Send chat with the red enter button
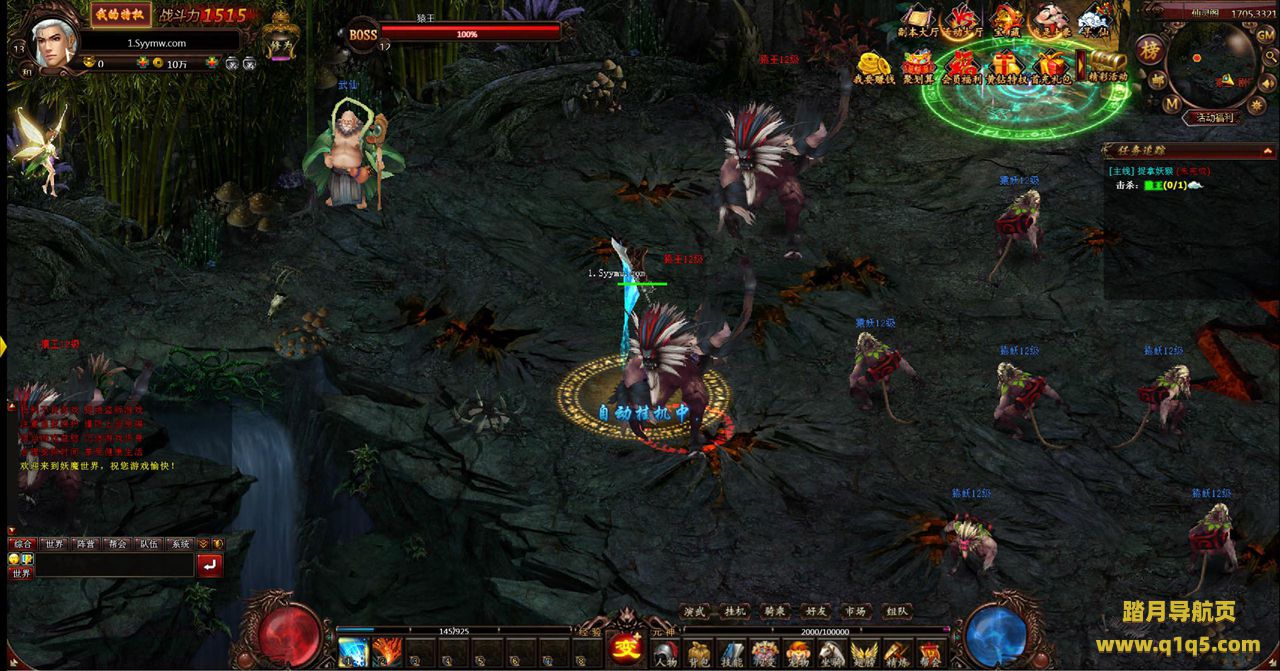This screenshot has width=1280, height=671. click(210, 565)
